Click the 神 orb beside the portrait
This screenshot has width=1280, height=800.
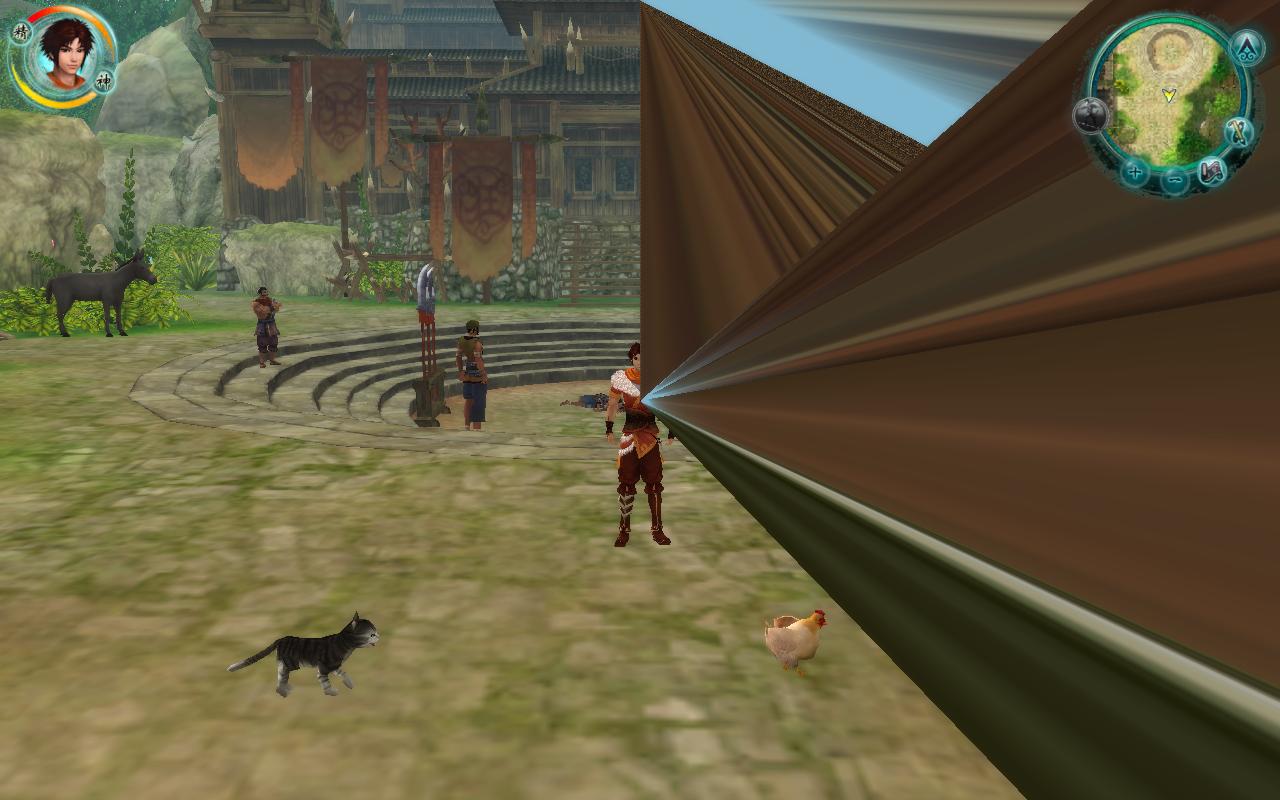click(103, 80)
